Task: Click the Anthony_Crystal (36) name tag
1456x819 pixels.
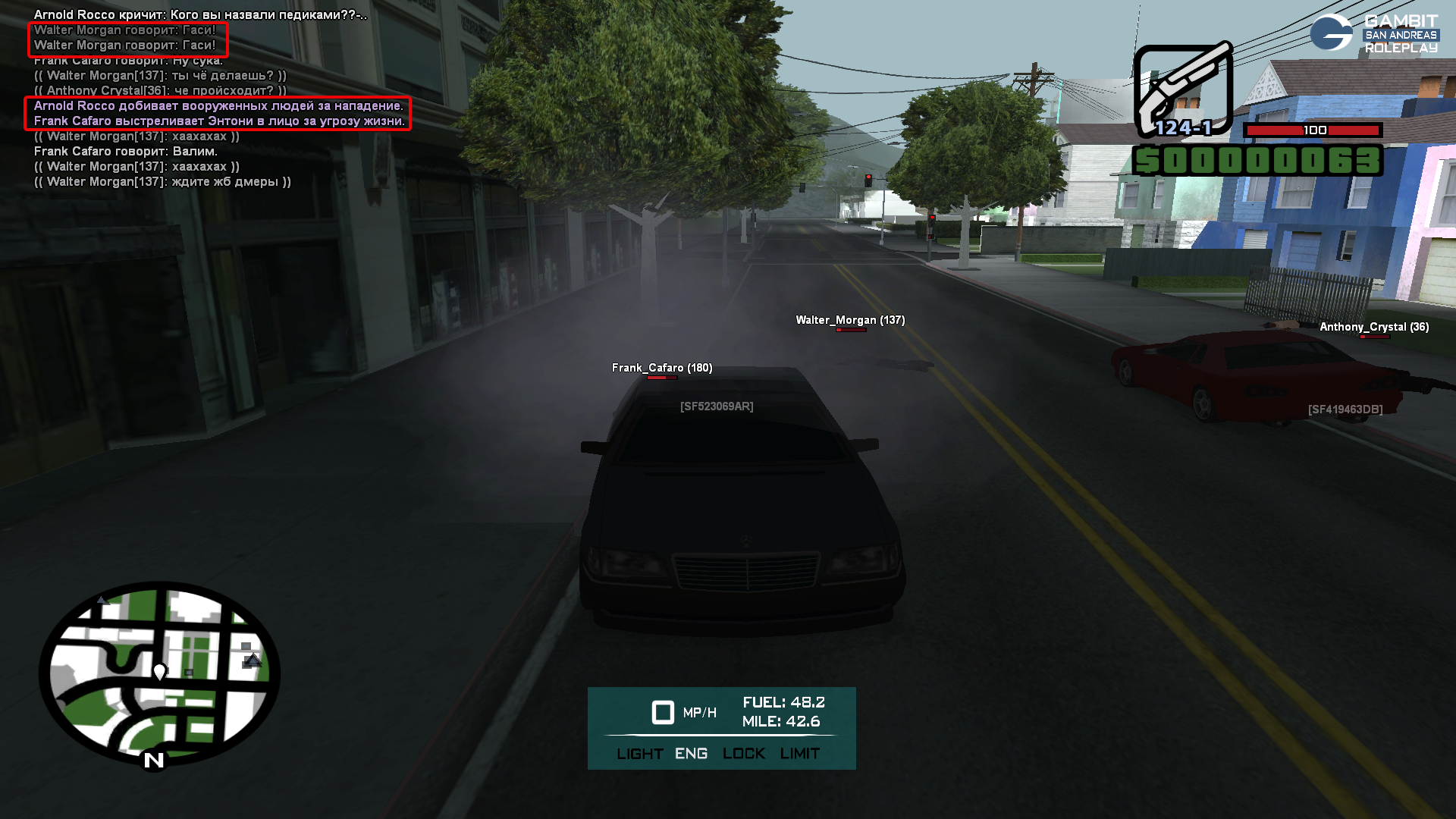Action: pyautogui.click(x=1374, y=327)
